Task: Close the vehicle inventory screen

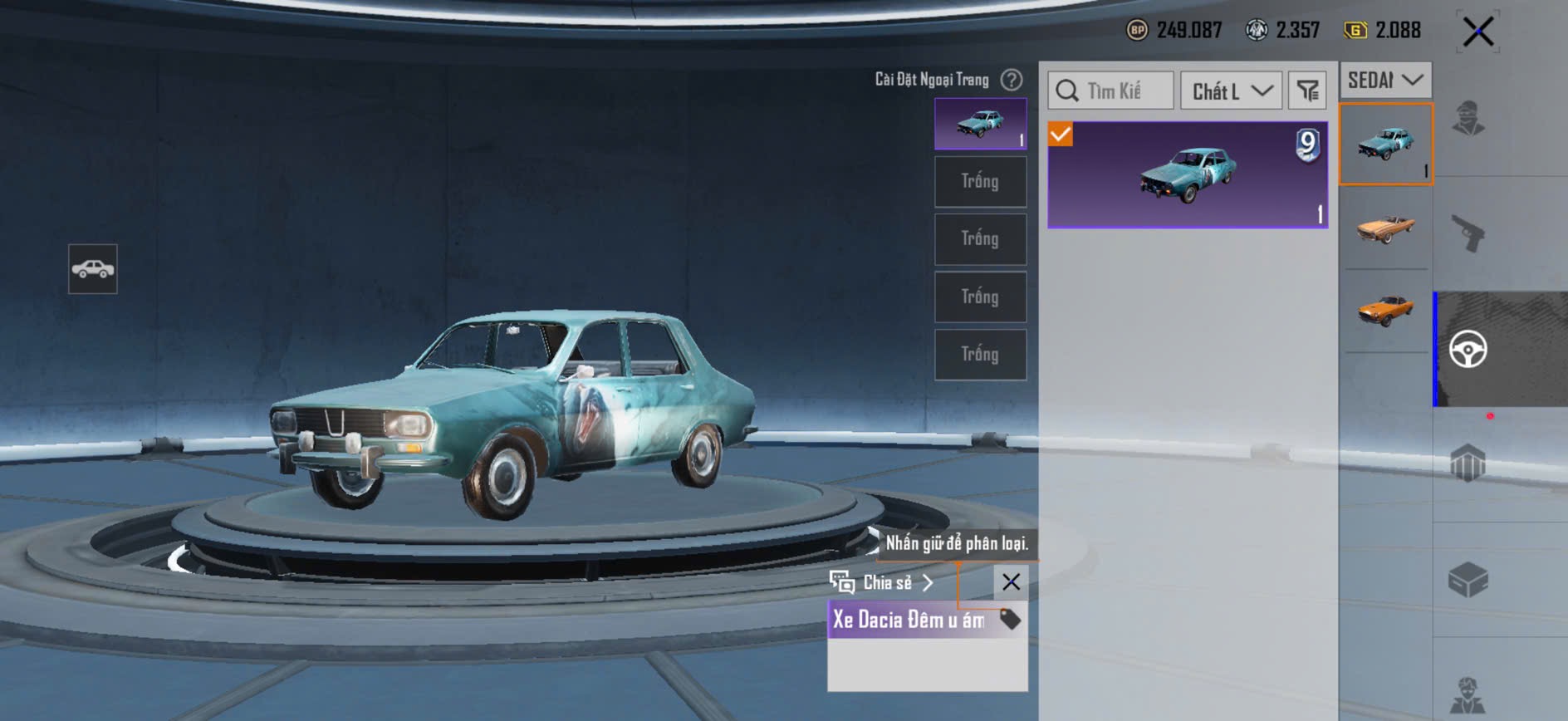Action: [x=1478, y=32]
